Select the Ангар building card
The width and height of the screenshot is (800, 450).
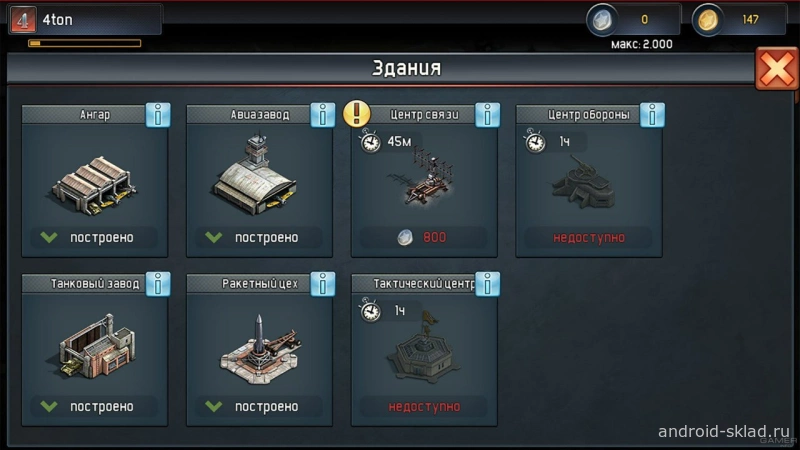click(x=94, y=180)
